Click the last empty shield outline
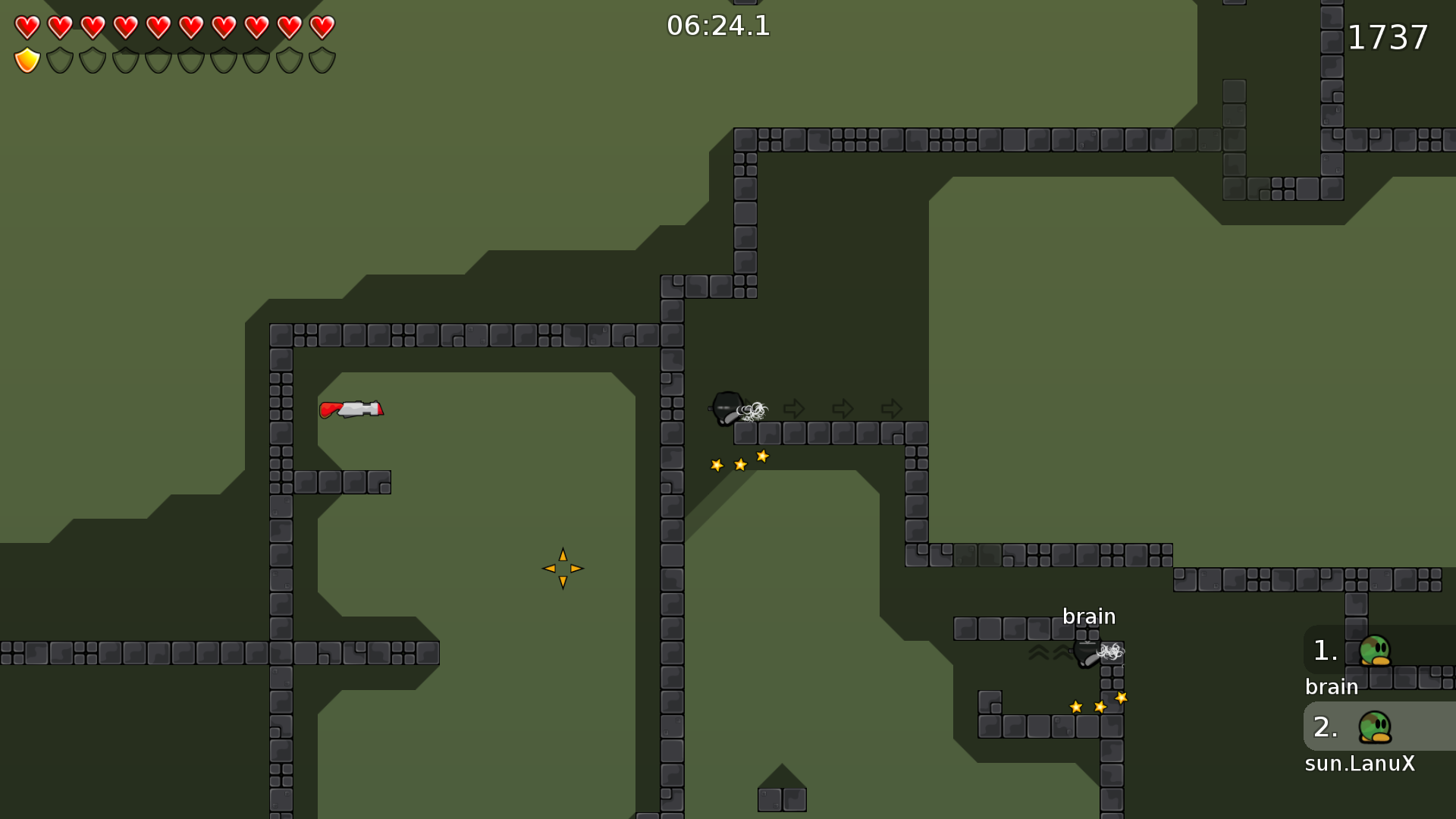 coord(322,59)
